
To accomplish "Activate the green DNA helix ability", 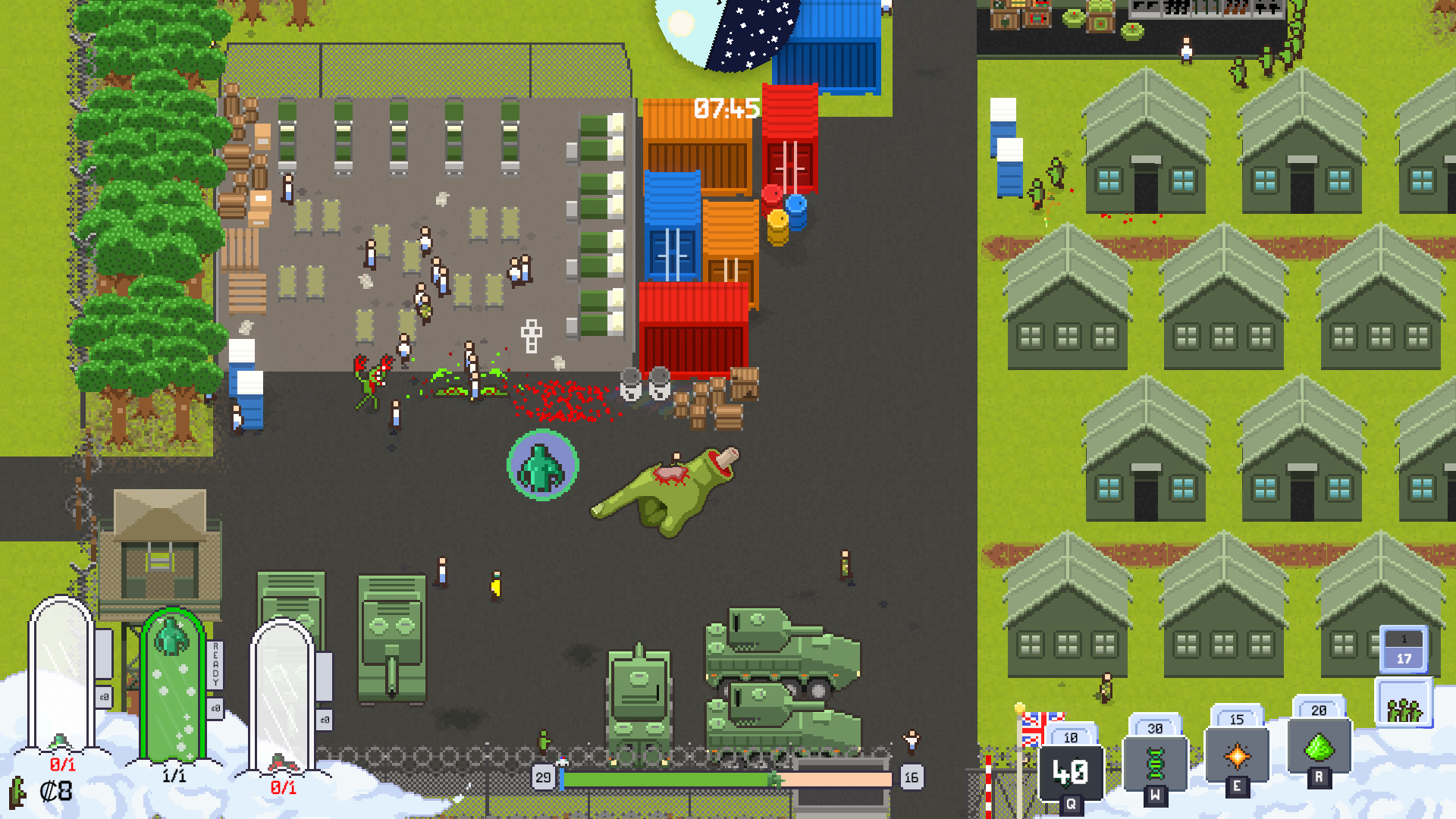I will click(1154, 763).
